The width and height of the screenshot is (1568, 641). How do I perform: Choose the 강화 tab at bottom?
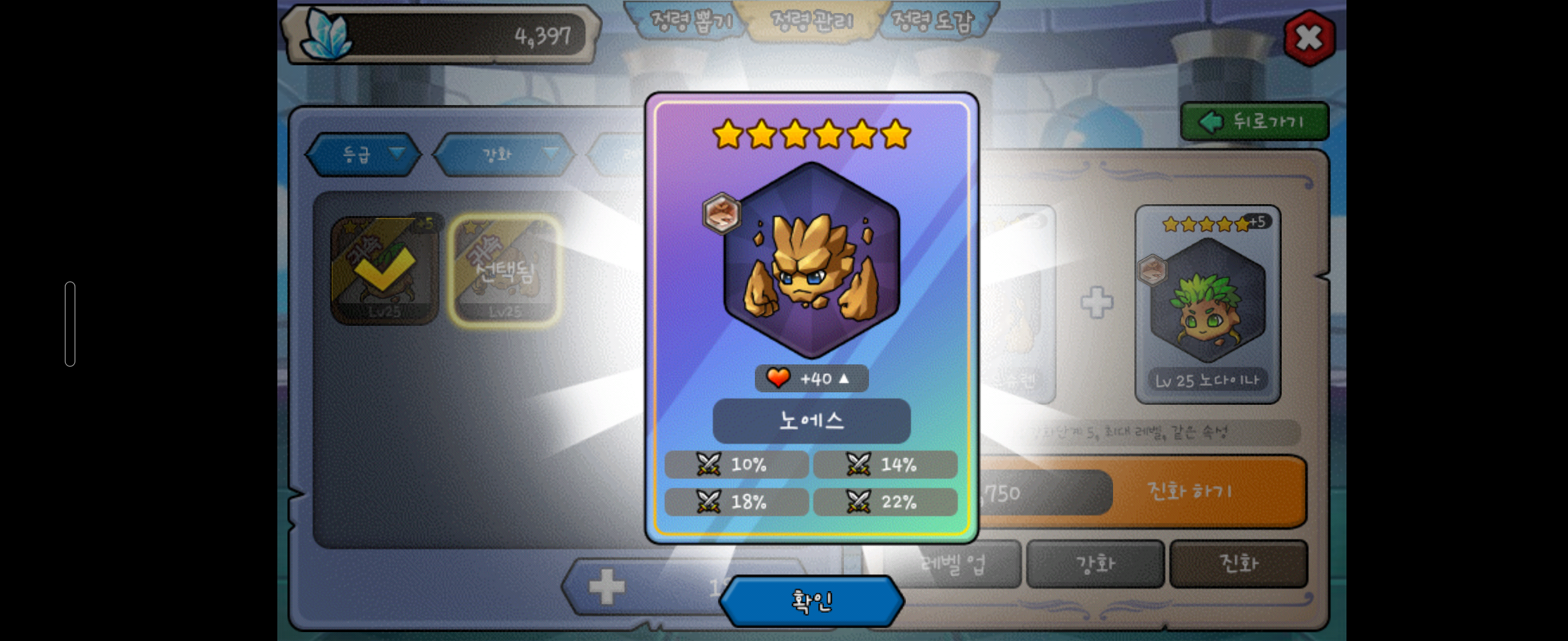(1095, 564)
